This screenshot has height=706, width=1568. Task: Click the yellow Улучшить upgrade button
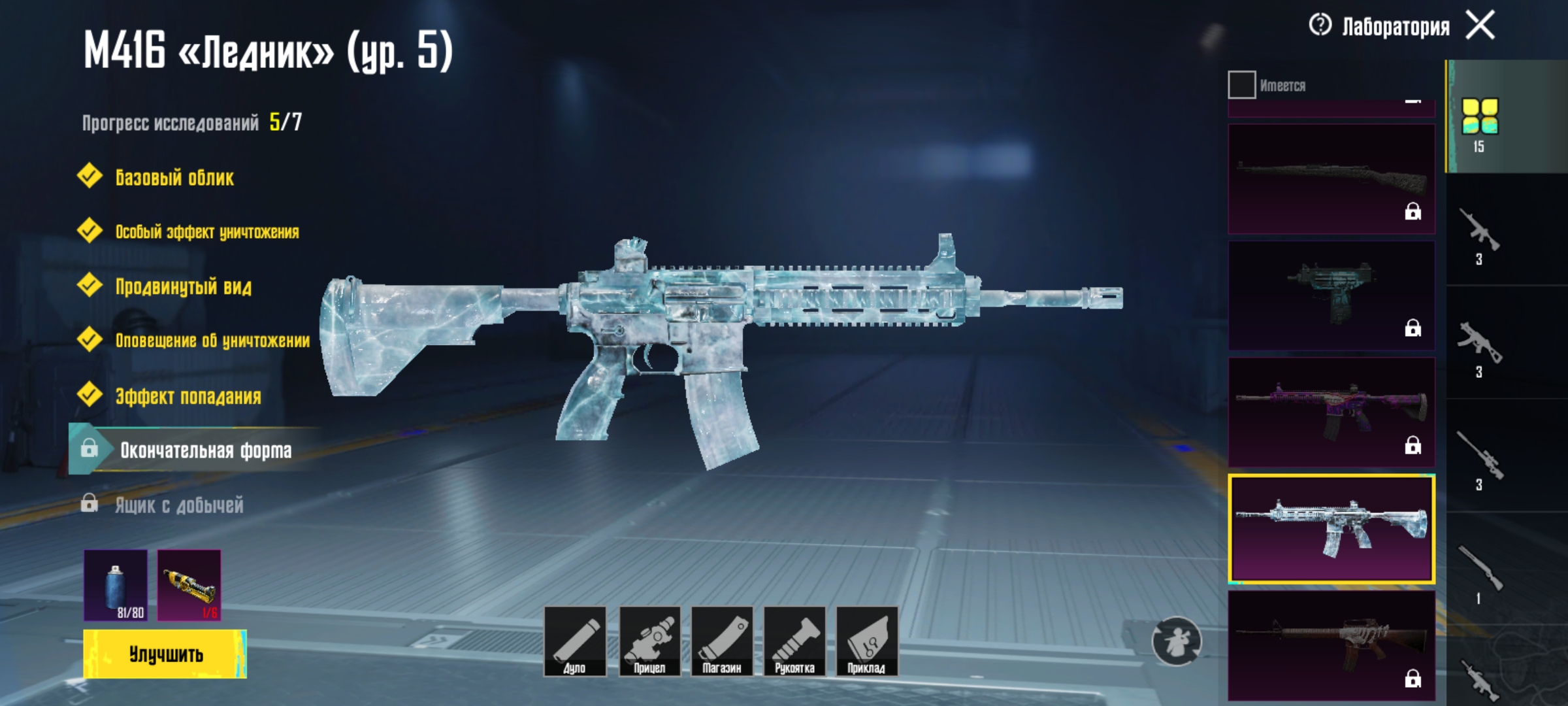point(165,654)
